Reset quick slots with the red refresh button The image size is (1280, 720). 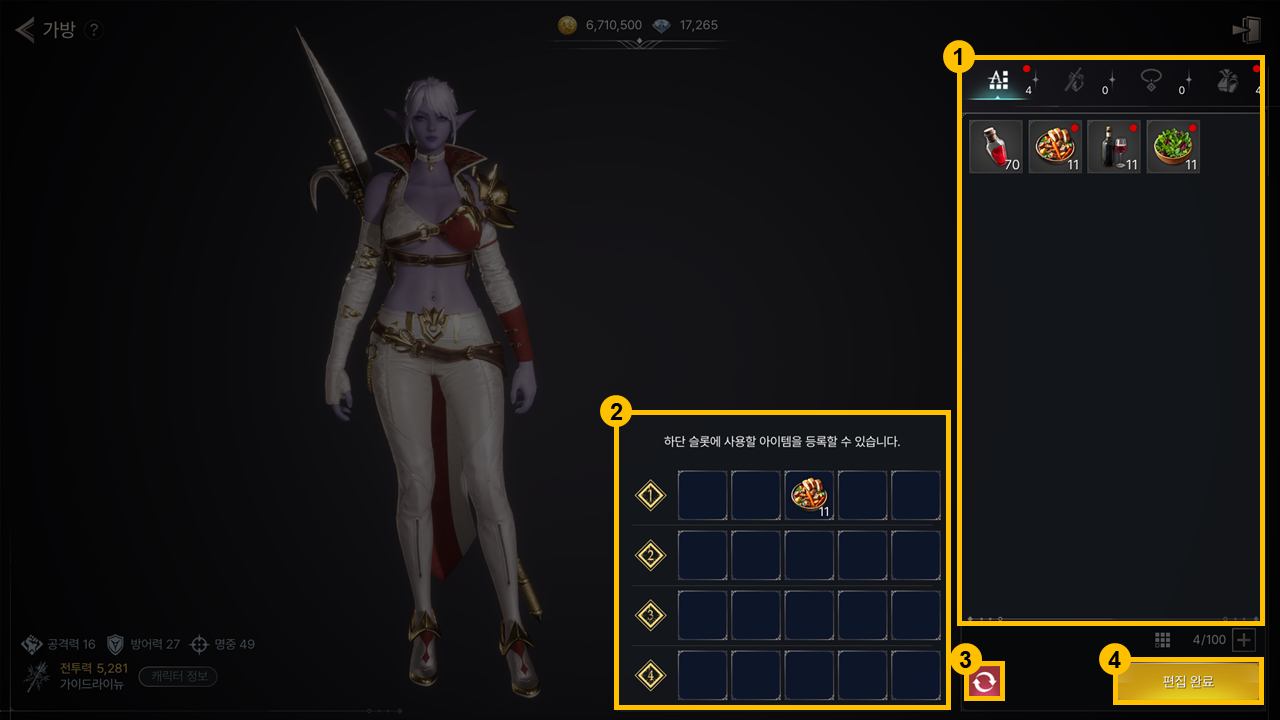coord(985,682)
